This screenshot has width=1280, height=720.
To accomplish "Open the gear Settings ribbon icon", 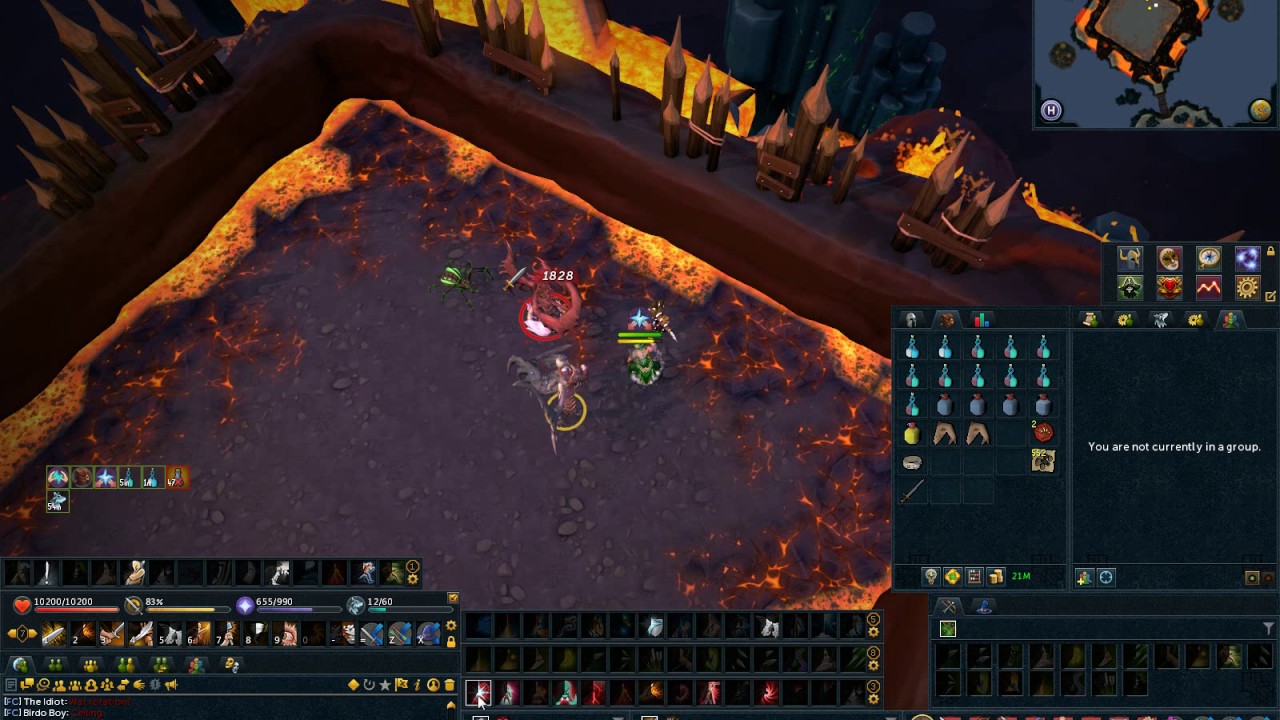I will coord(1247,288).
